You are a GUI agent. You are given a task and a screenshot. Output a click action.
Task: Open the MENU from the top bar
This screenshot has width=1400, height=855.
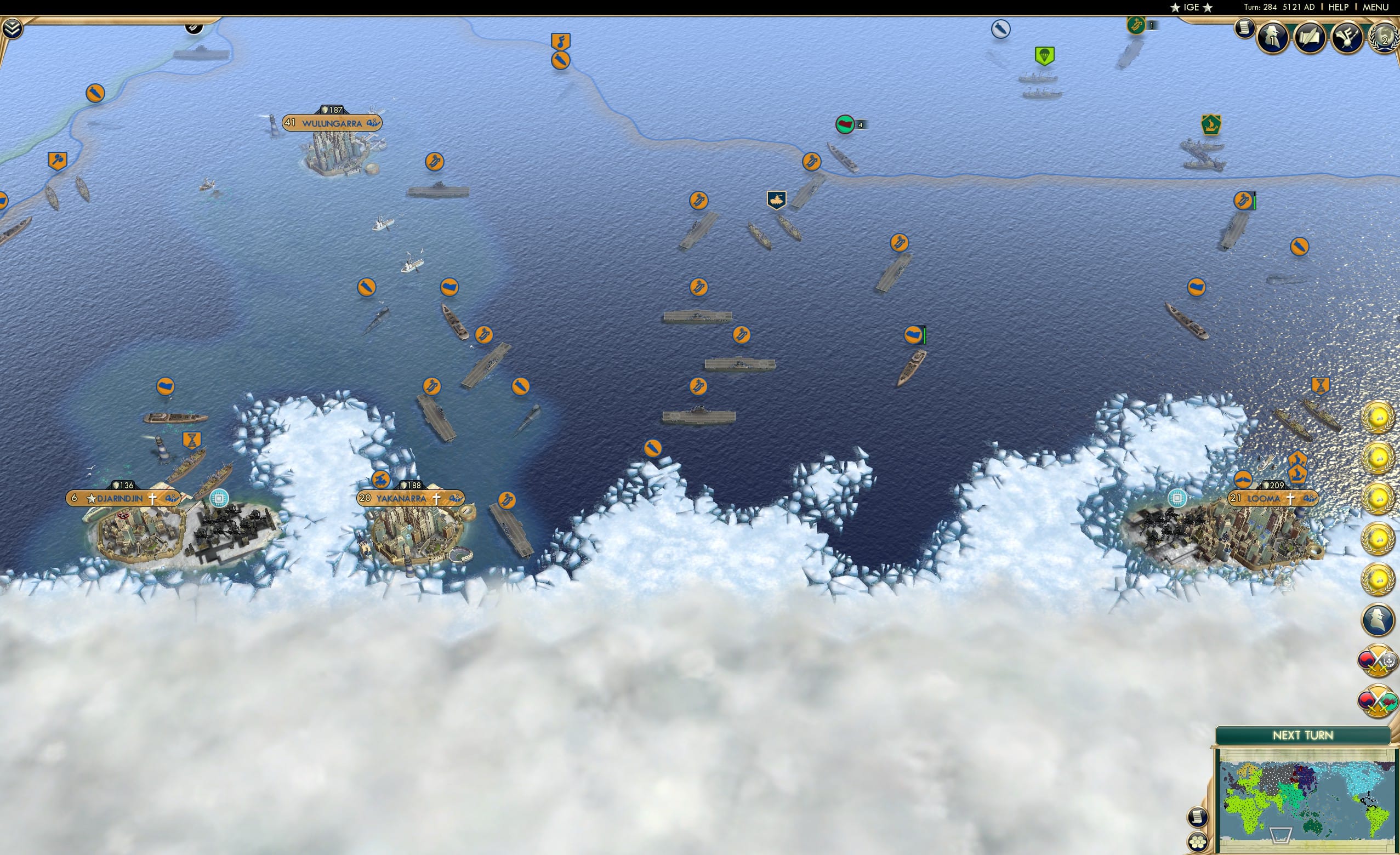click(1375, 7)
